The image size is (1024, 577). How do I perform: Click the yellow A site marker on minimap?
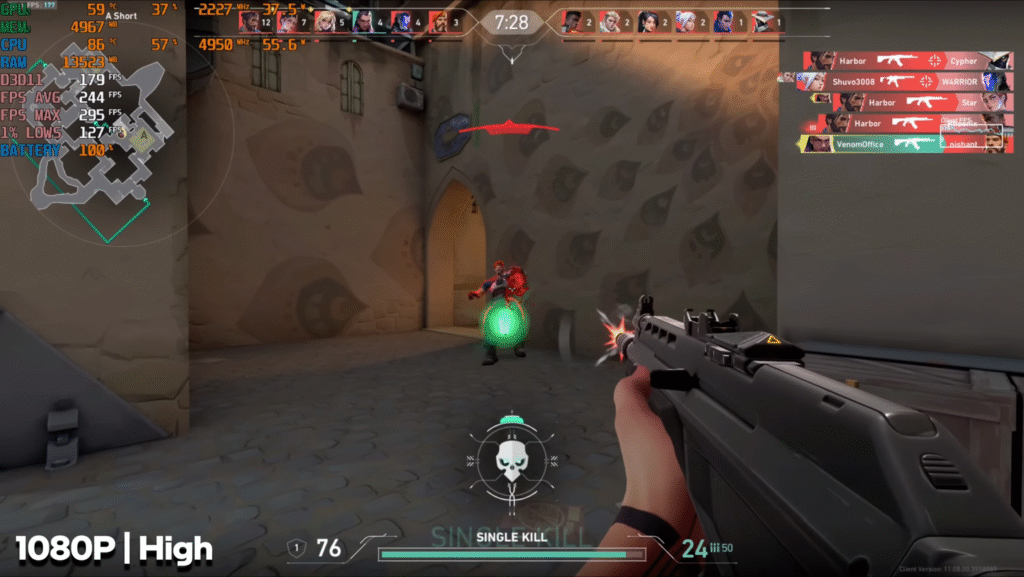pos(143,141)
